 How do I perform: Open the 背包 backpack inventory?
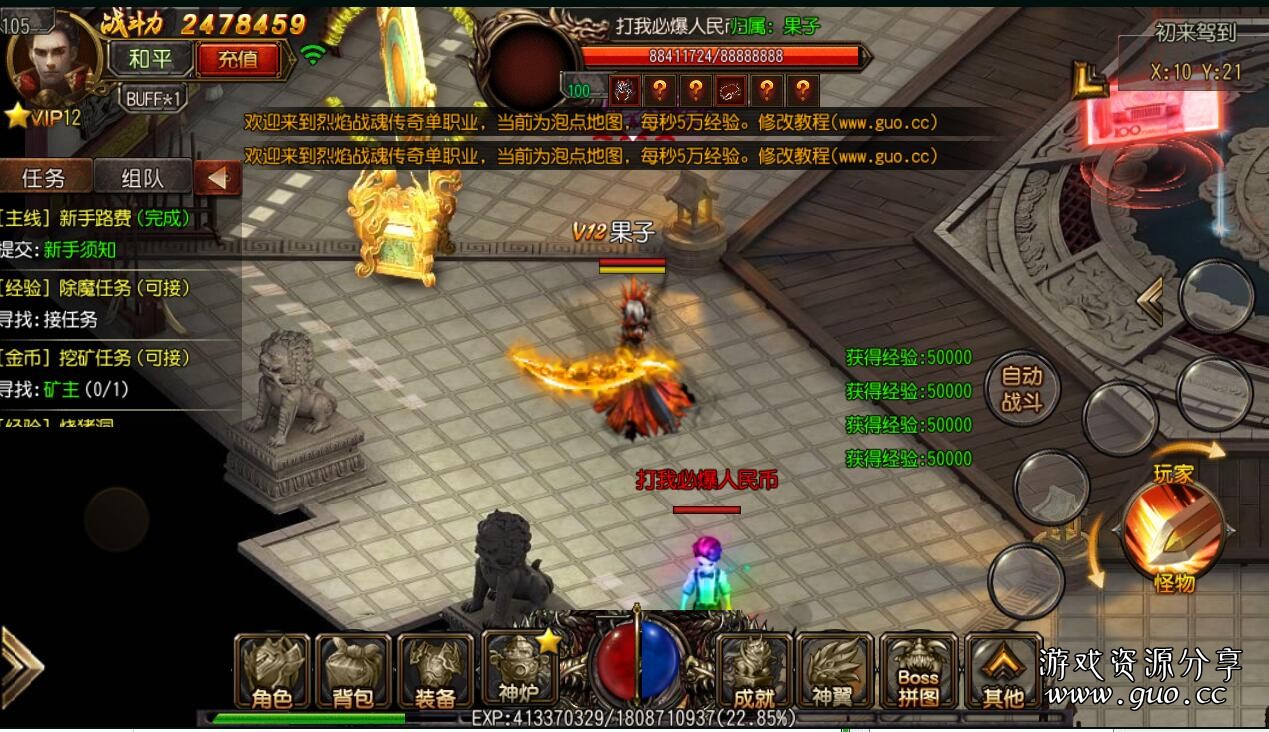coord(353,672)
